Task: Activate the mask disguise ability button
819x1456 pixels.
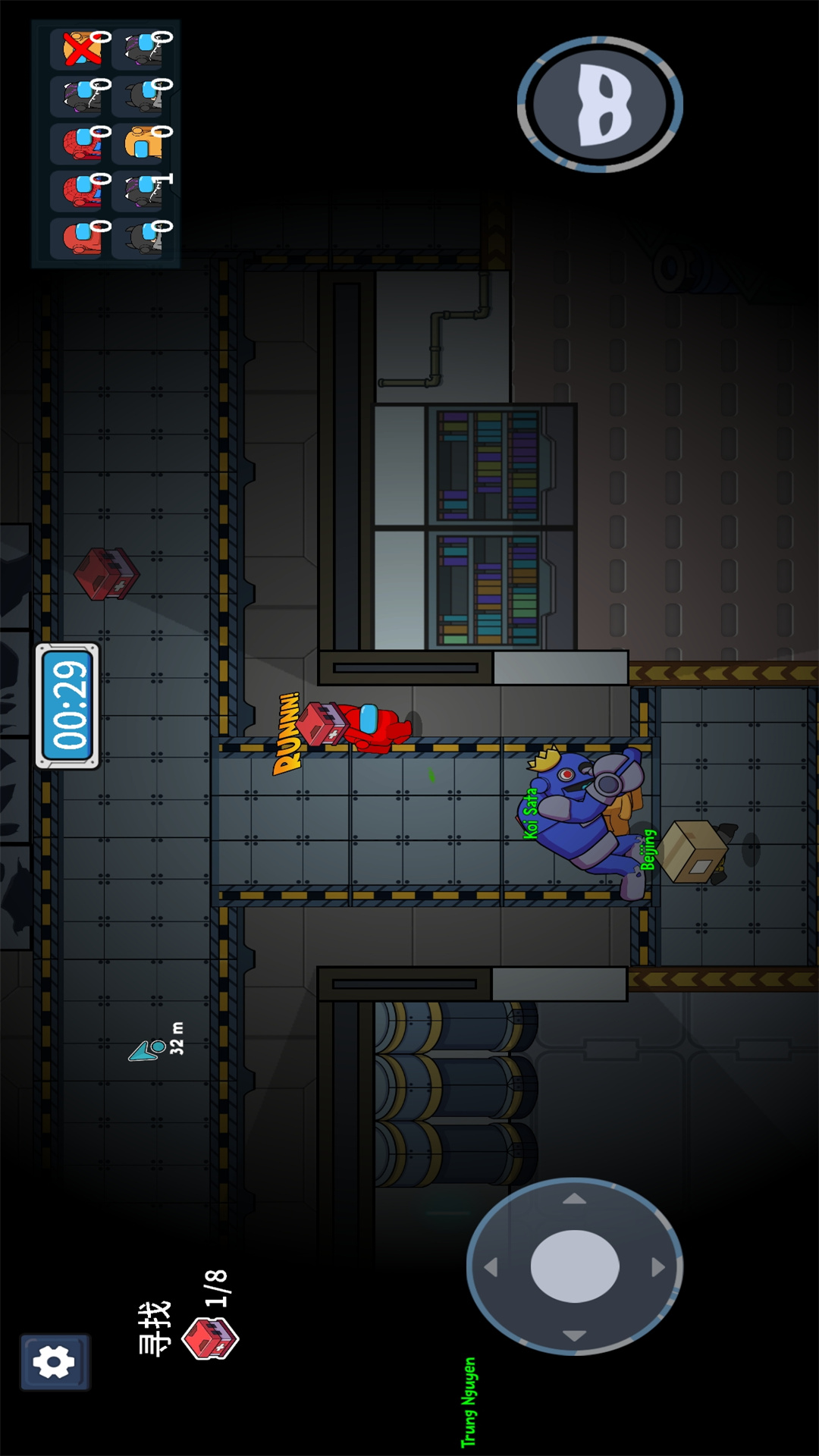Action: pyautogui.click(x=601, y=105)
